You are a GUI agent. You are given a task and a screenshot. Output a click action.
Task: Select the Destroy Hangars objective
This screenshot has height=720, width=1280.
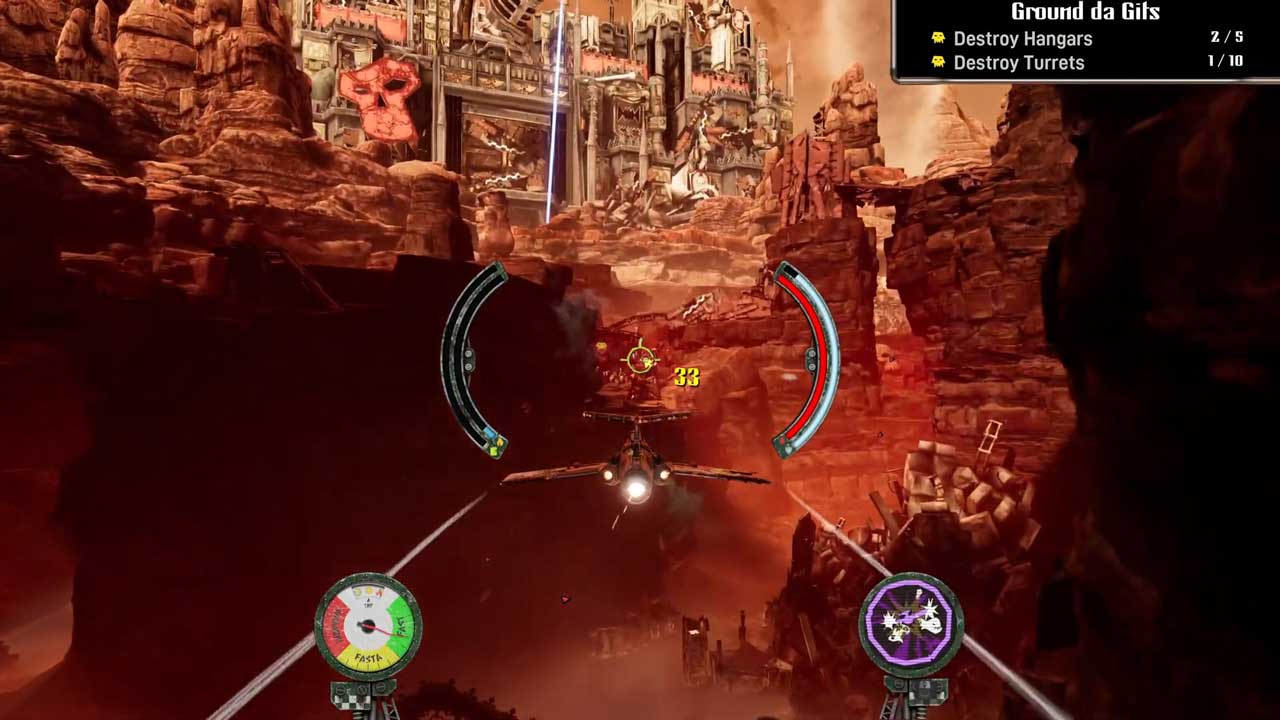(x=1022, y=39)
